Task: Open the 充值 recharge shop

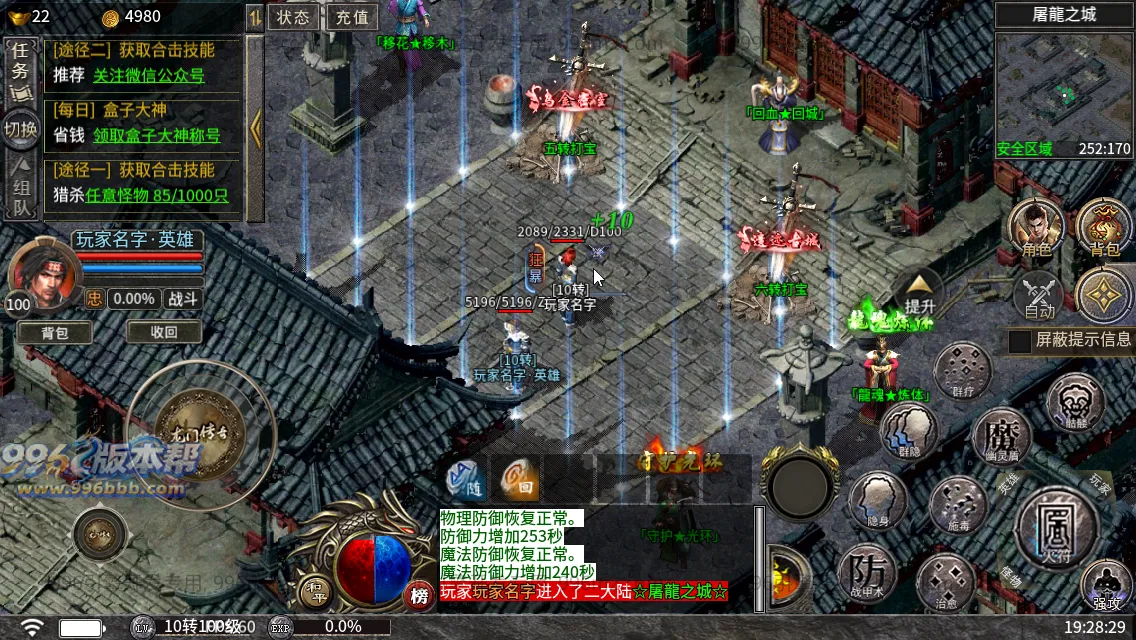Action: tap(351, 17)
